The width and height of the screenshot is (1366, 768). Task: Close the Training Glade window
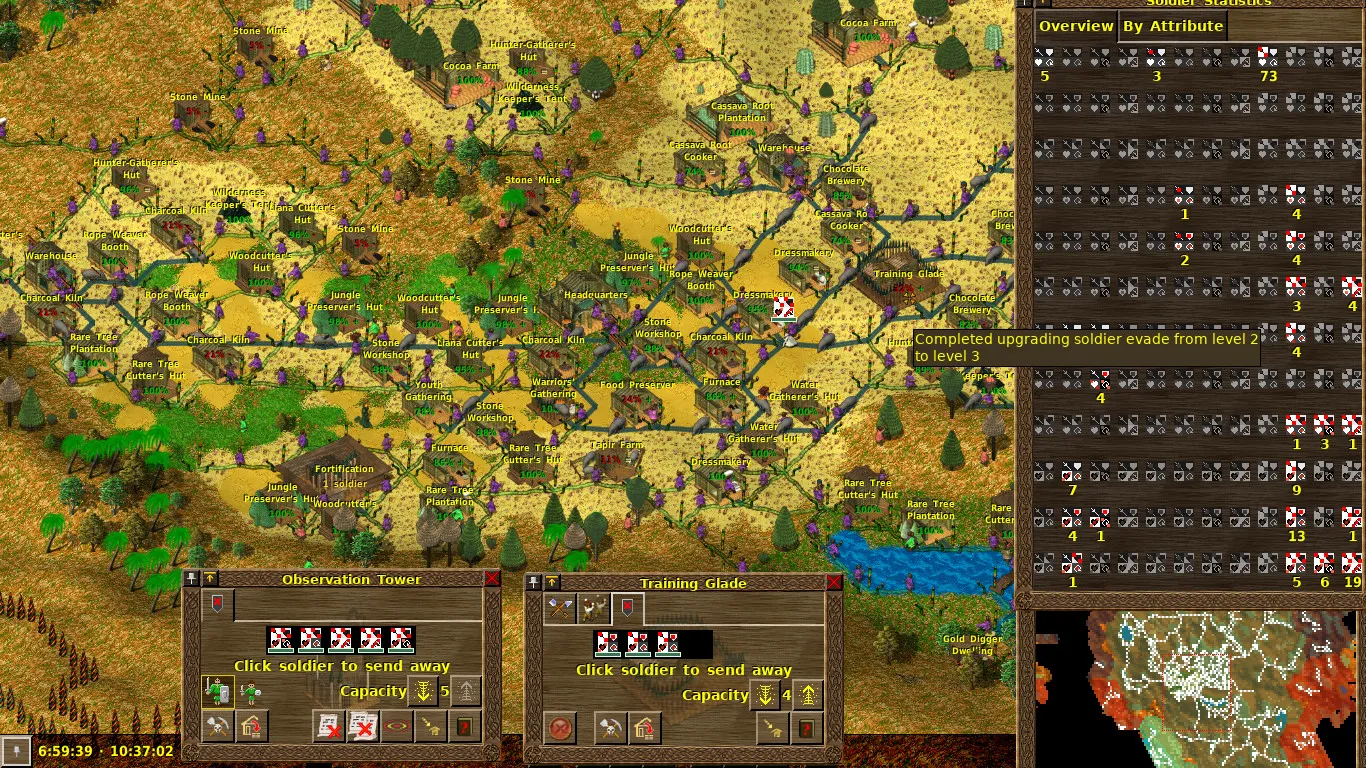(x=834, y=583)
